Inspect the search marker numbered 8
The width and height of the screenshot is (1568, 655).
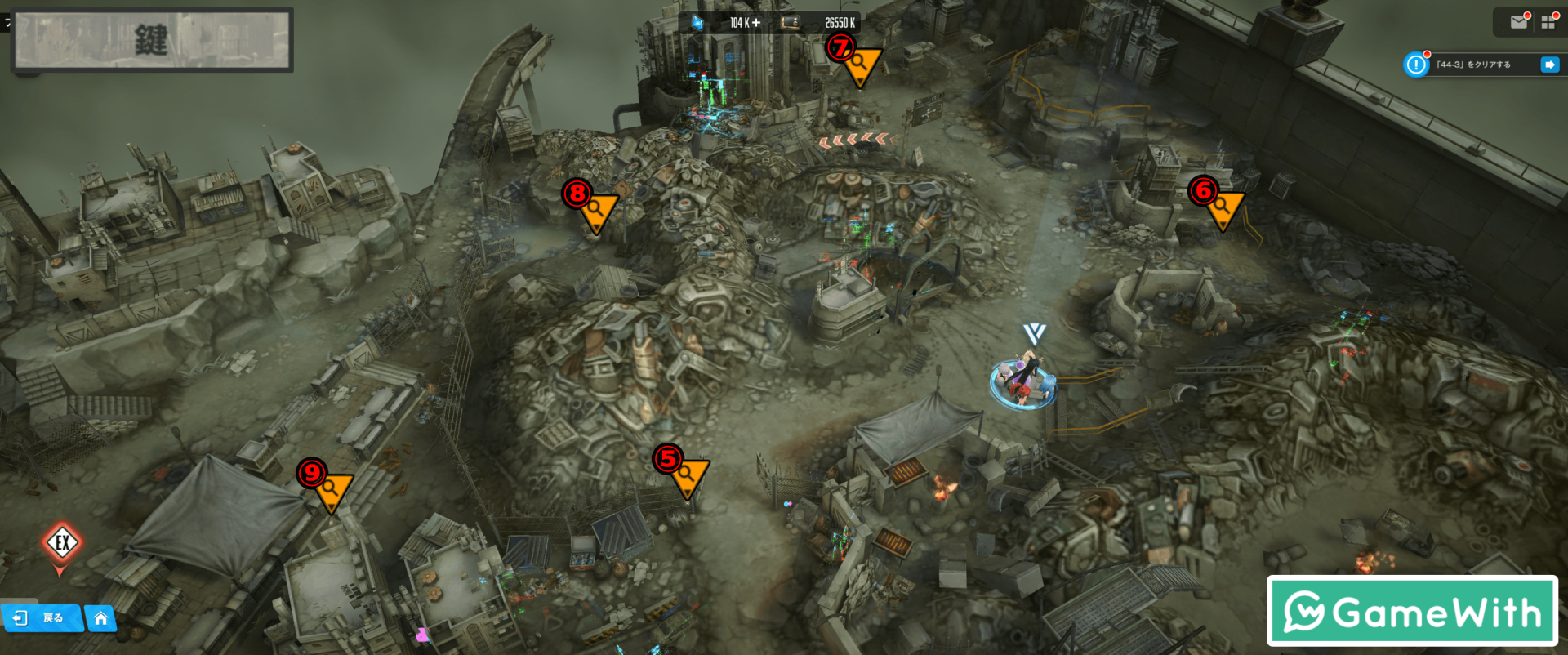[x=596, y=211]
